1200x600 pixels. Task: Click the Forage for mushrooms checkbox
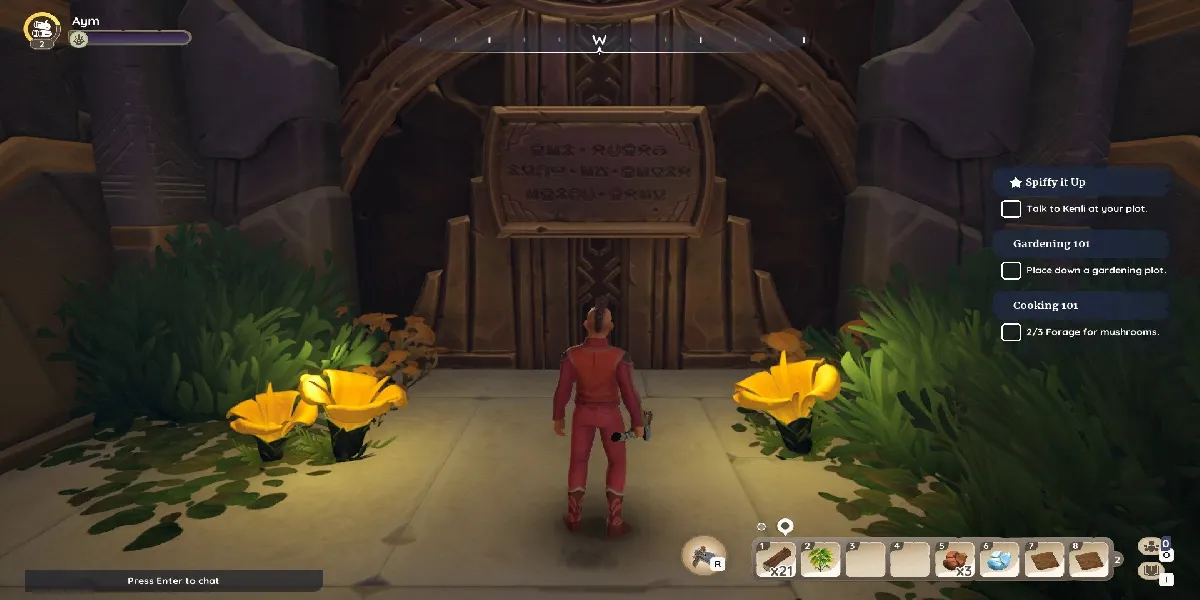click(1011, 332)
